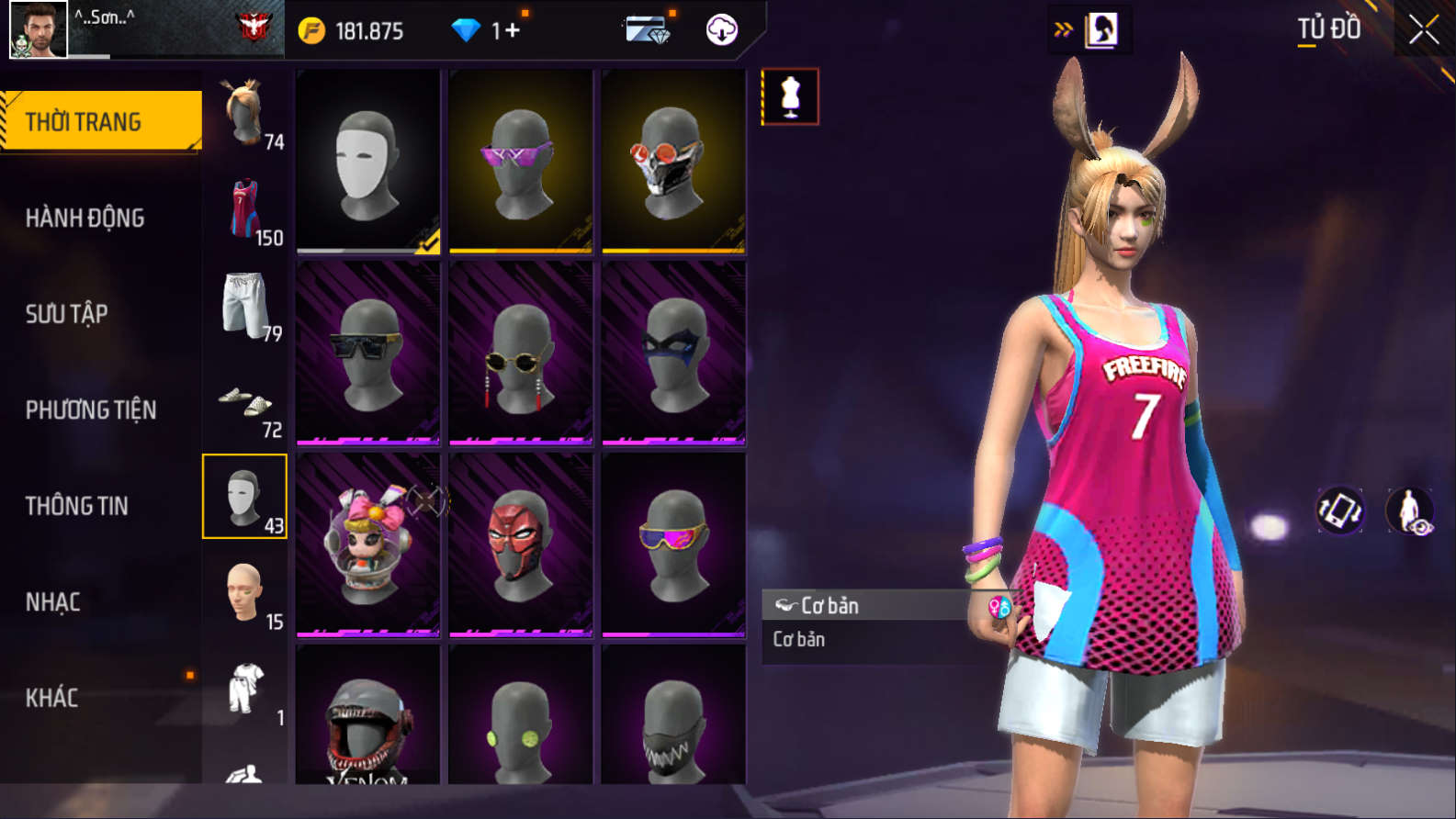The width and height of the screenshot is (1456, 819).
Task: Switch to the Sưu Tập tab
Action: coord(66,314)
